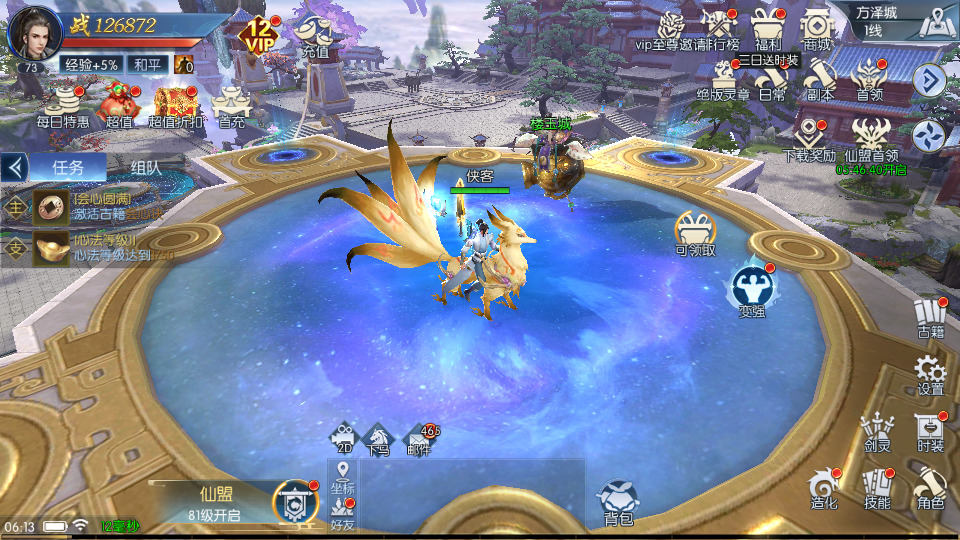Open the 角色 character sheet
Screen dimensions: 960x540
929,487
